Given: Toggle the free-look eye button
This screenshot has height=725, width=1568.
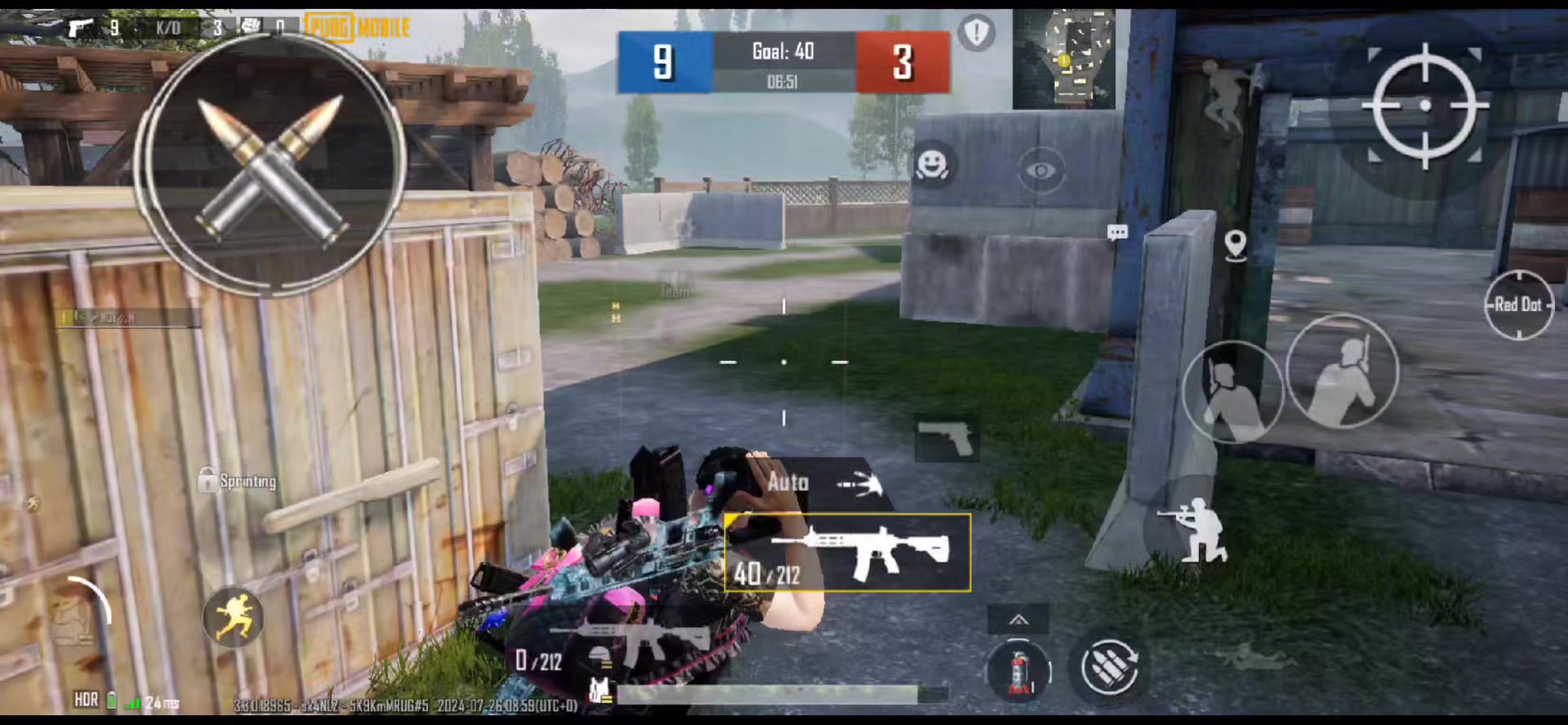Looking at the screenshot, I should click(x=1041, y=171).
